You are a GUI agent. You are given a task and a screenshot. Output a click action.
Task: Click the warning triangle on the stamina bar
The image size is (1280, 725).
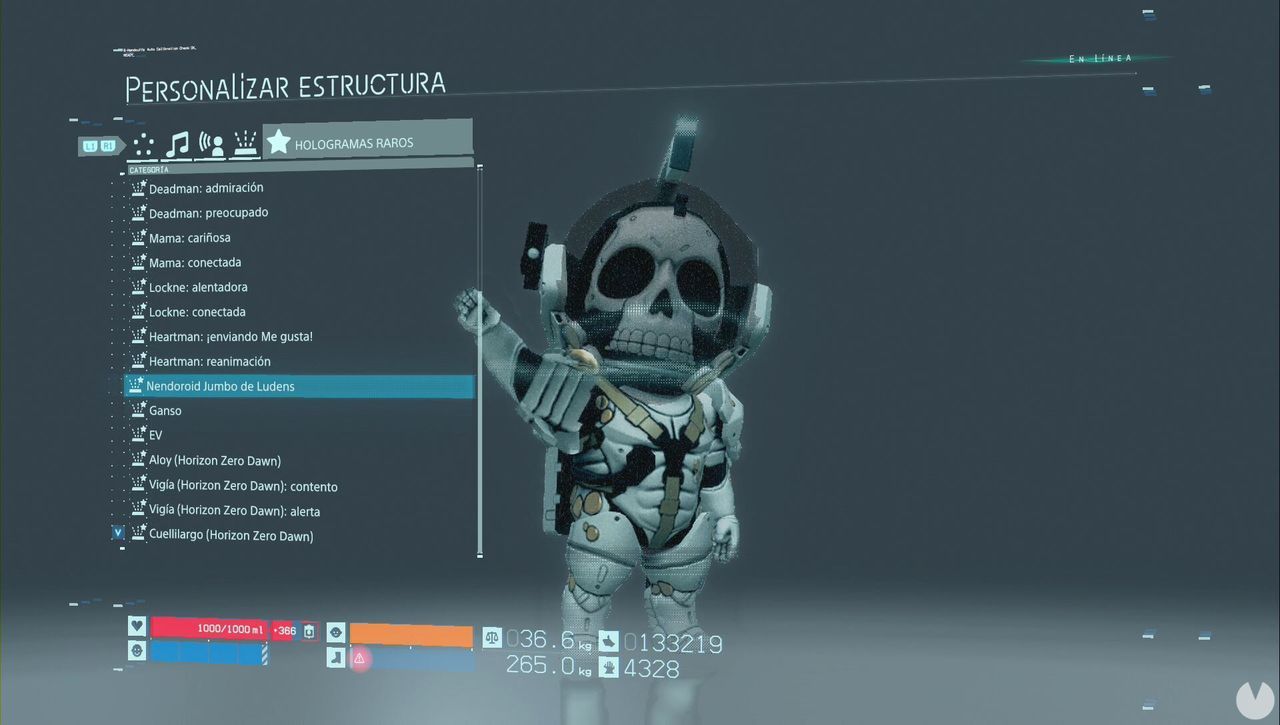(x=359, y=658)
